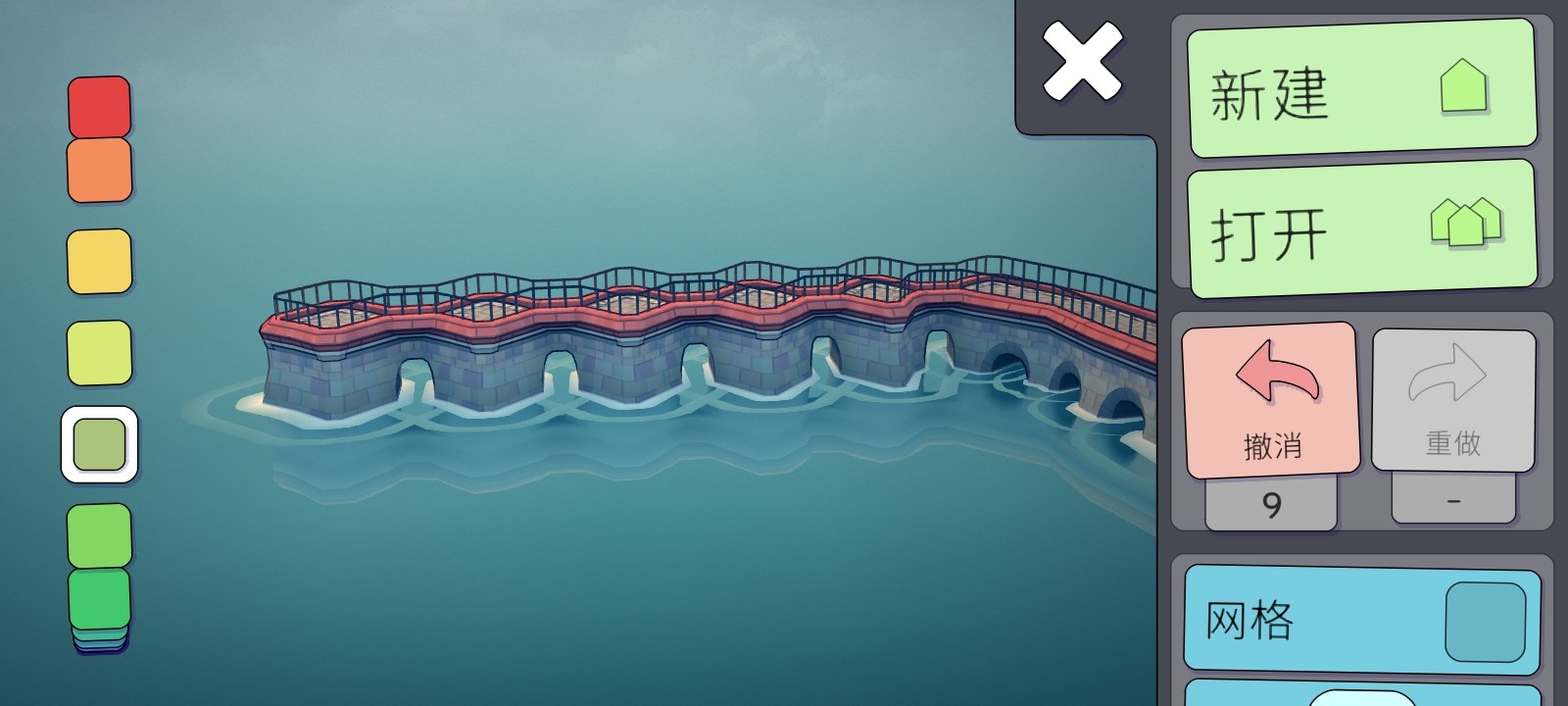1568x706 pixels.
Task: Undo the last action with 撤消
Action: click(x=1271, y=399)
